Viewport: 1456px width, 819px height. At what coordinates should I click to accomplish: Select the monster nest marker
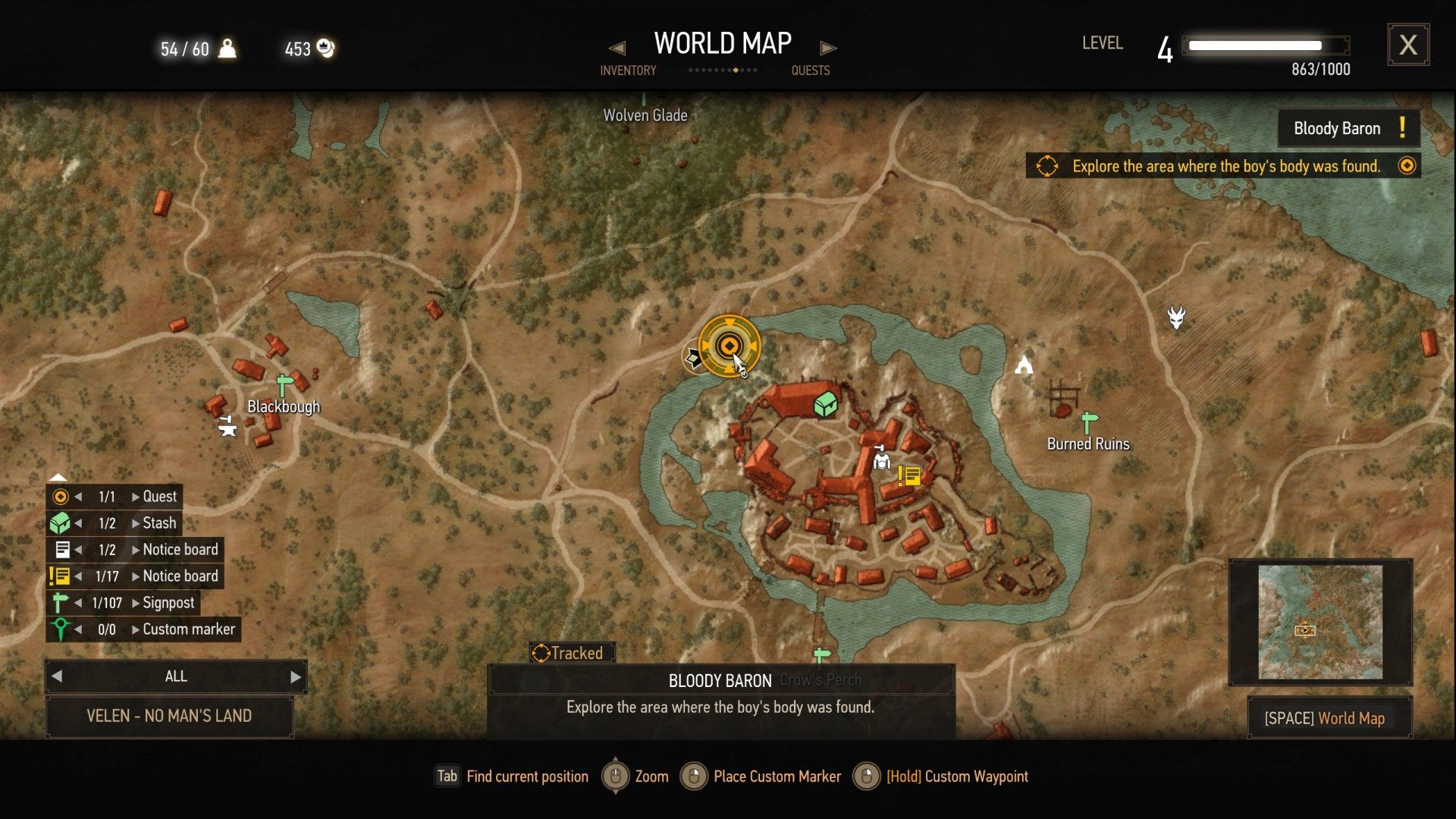[1176, 317]
